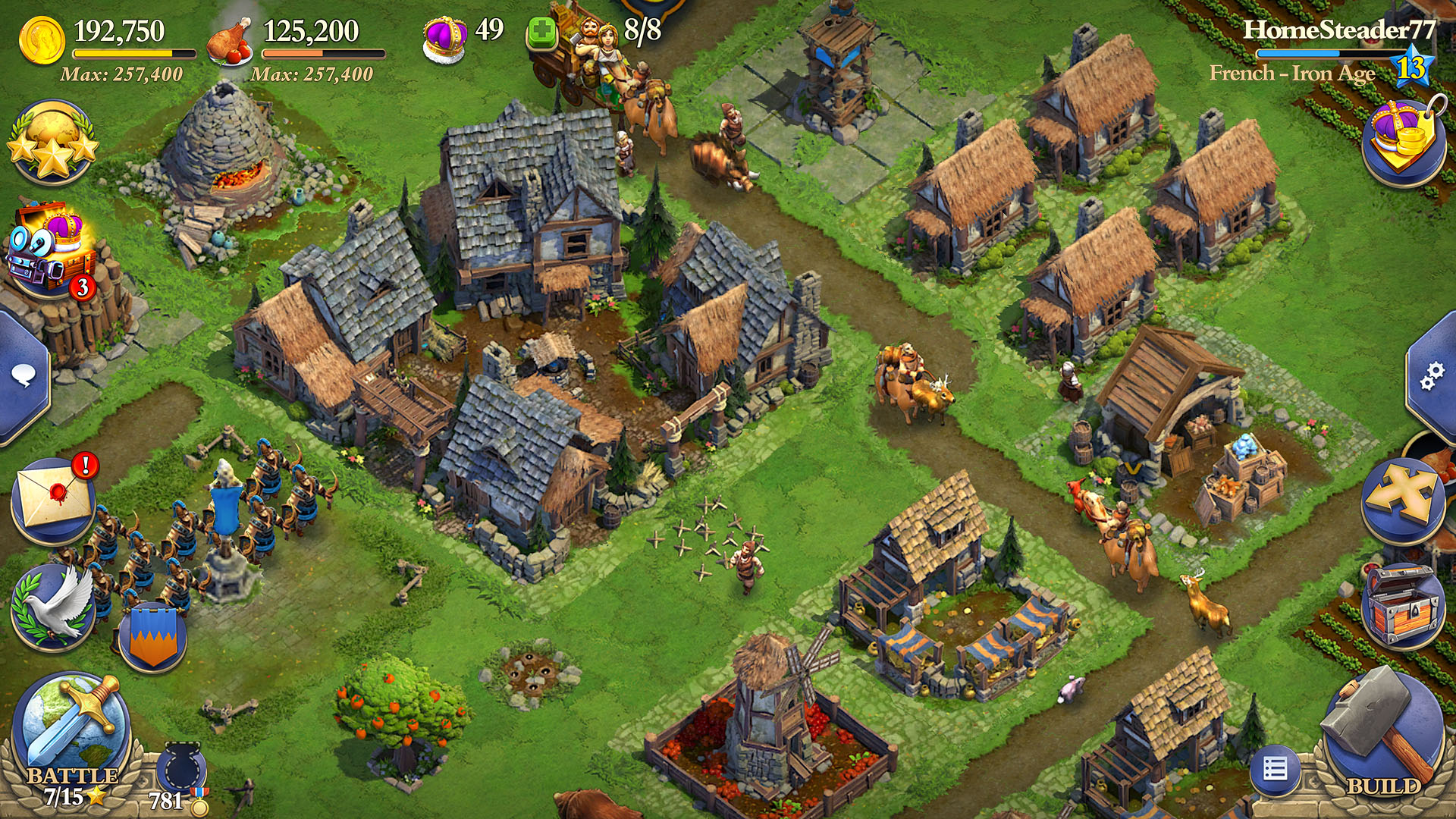Click the purple crown currency icon
This screenshot has width=1456, height=819.
point(445,38)
